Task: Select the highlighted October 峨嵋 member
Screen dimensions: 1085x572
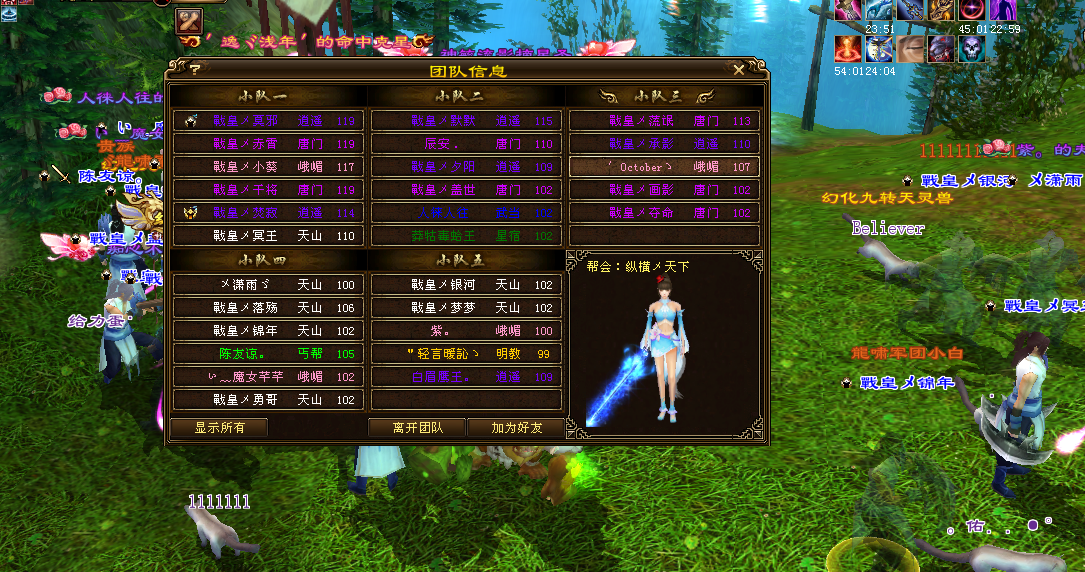Action: coord(664,167)
